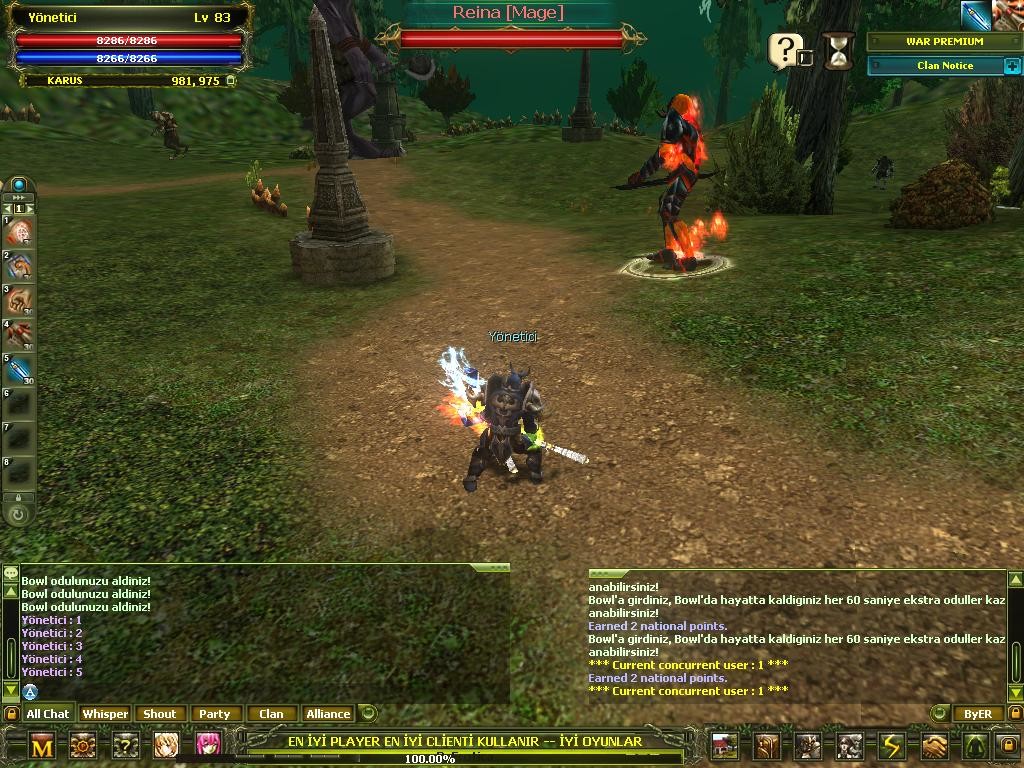Viewport: 1024px width, 768px height.
Task: Show the Alliance chat tab
Action: pos(328,714)
